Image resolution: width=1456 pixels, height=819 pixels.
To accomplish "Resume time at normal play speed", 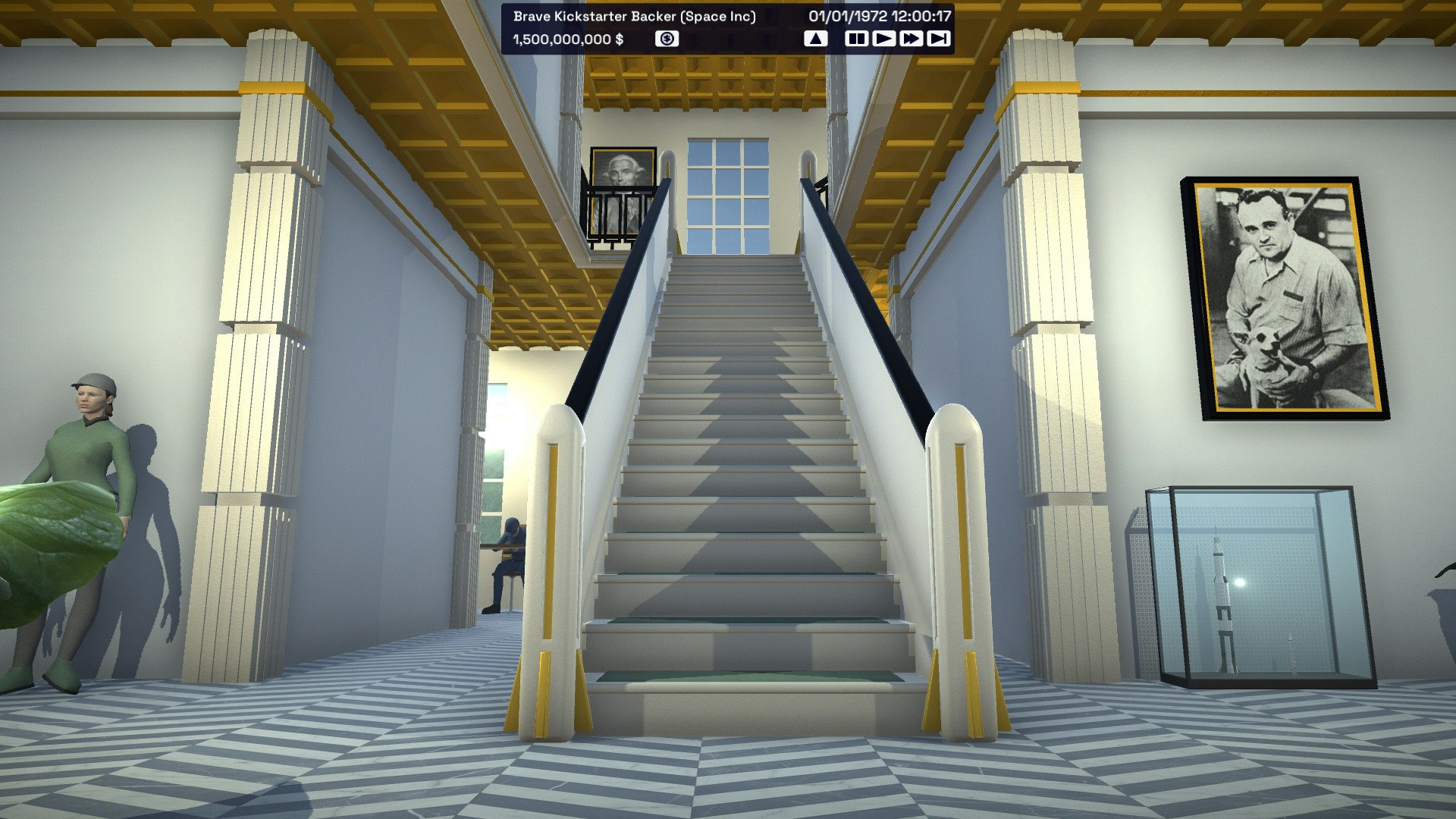I will pos(883,39).
